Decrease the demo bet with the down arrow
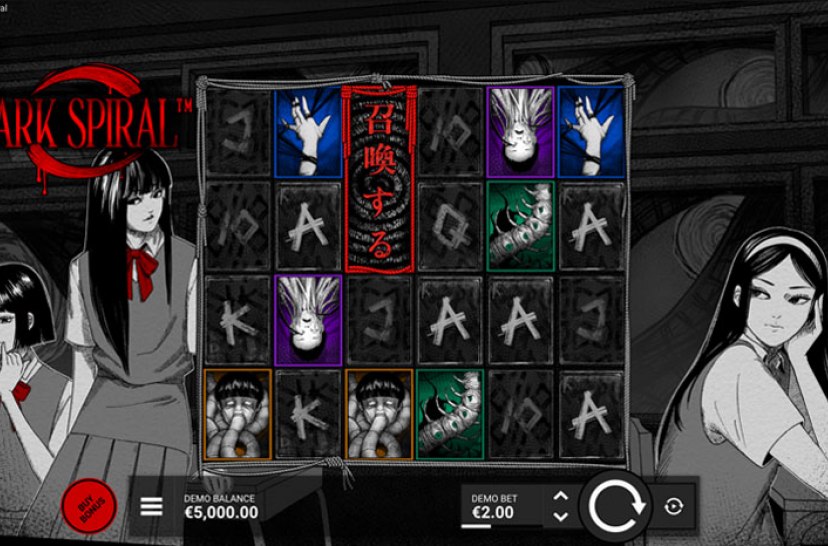The width and height of the screenshot is (828, 546). coord(560,516)
